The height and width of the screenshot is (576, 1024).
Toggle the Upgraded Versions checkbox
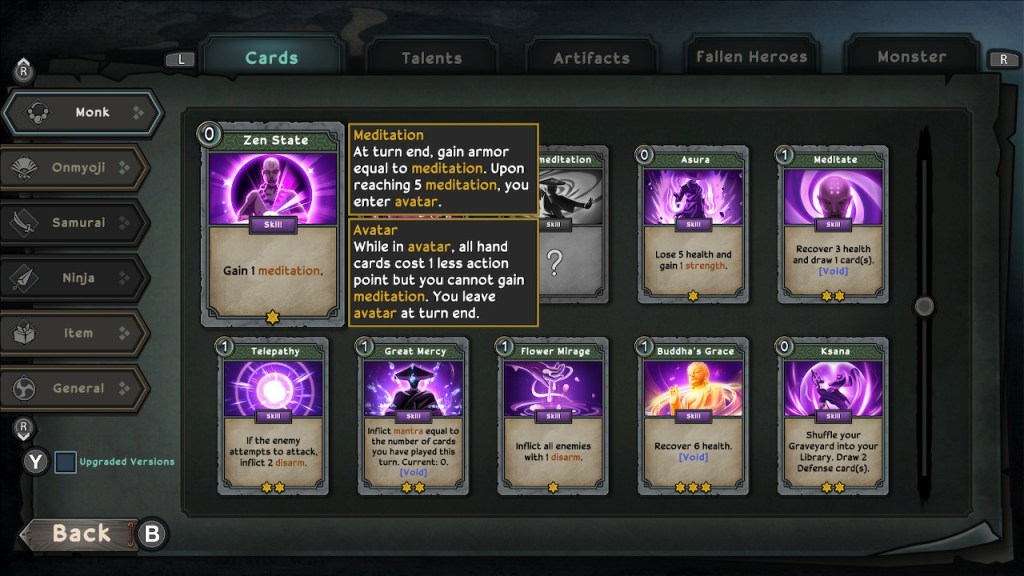tap(65, 462)
